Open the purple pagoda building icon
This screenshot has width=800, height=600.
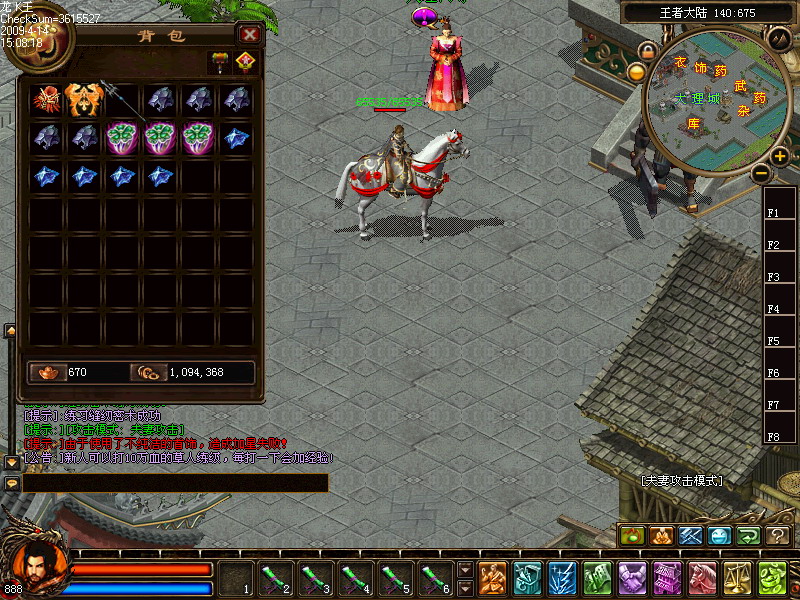667,578
